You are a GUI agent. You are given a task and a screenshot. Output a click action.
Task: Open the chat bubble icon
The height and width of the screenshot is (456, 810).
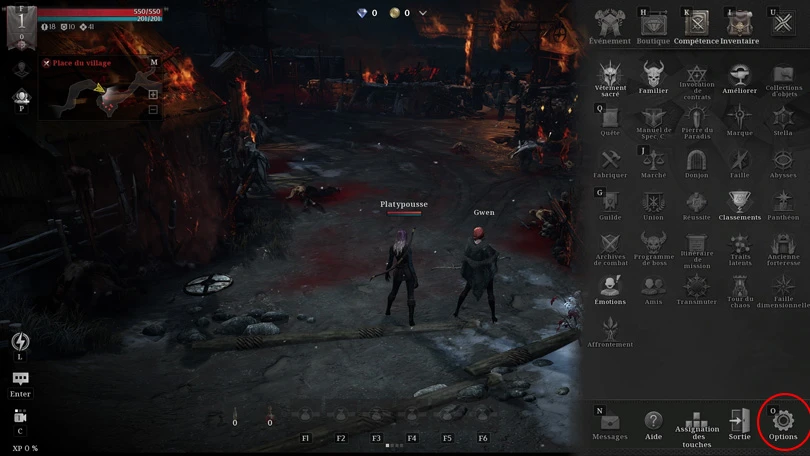(20, 379)
